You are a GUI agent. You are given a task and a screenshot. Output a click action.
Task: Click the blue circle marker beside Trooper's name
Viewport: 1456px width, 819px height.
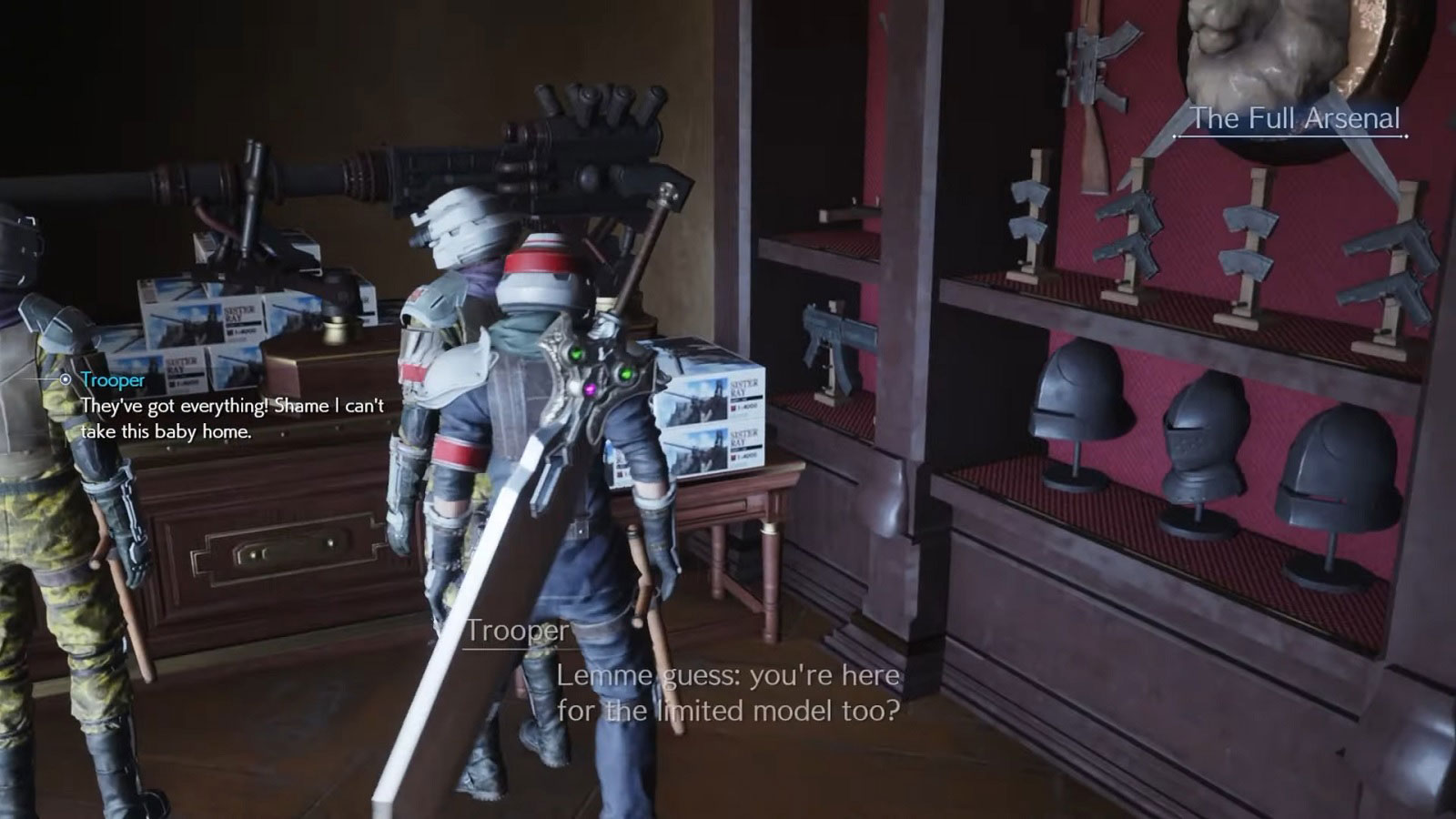pos(65,381)
